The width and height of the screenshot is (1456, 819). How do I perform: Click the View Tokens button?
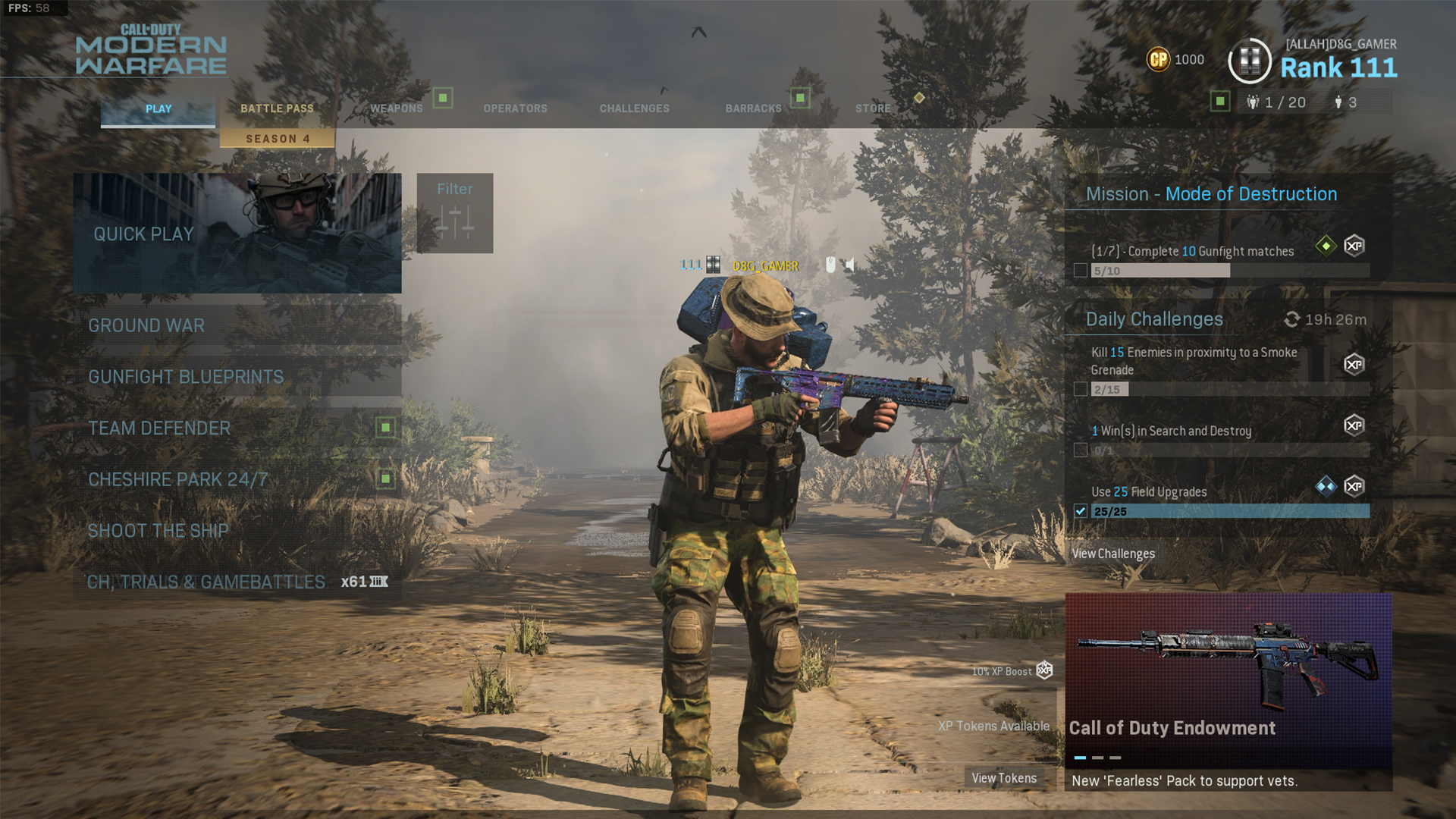point(1004,777)
